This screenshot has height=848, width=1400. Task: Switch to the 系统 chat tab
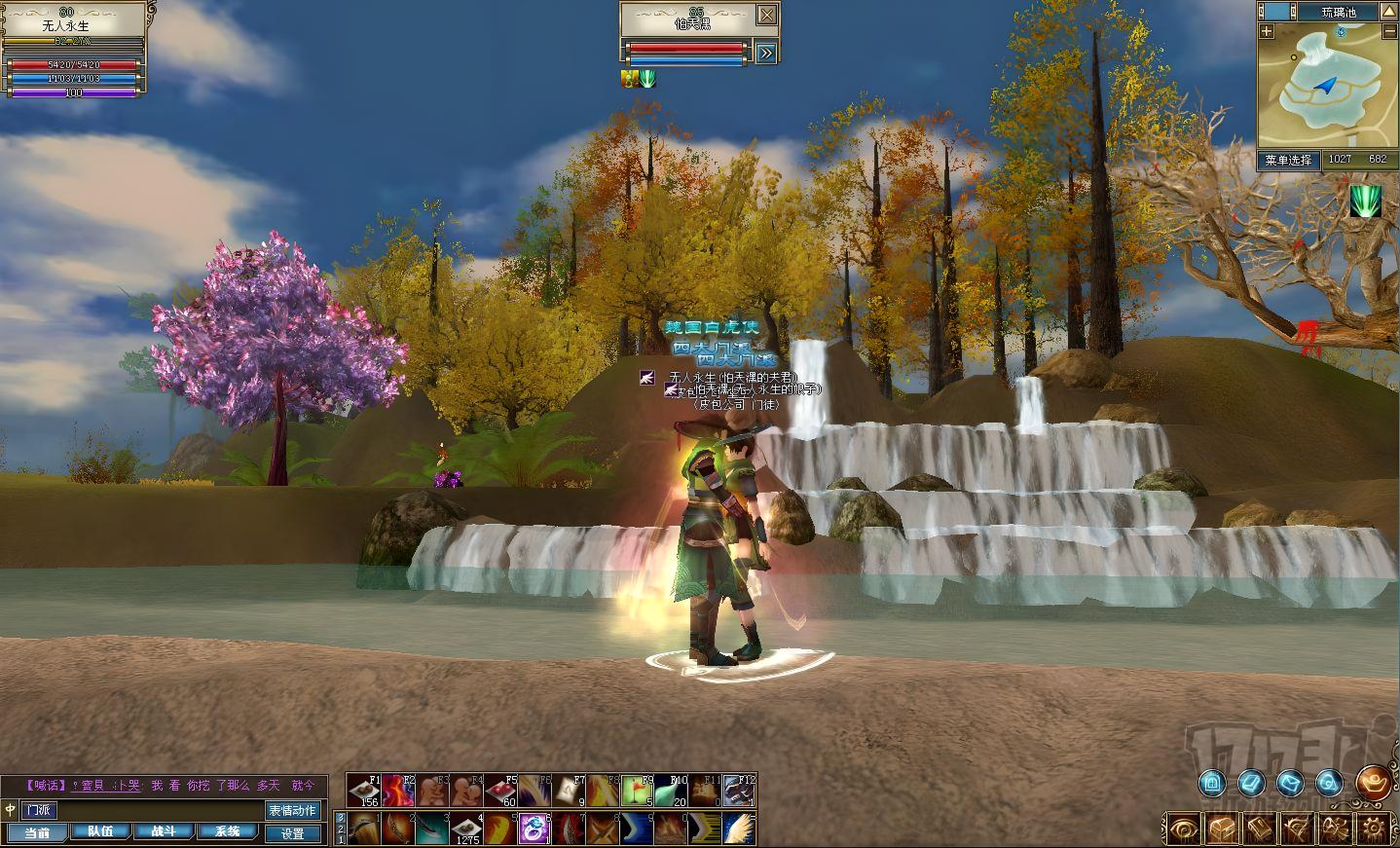(228, 832)
